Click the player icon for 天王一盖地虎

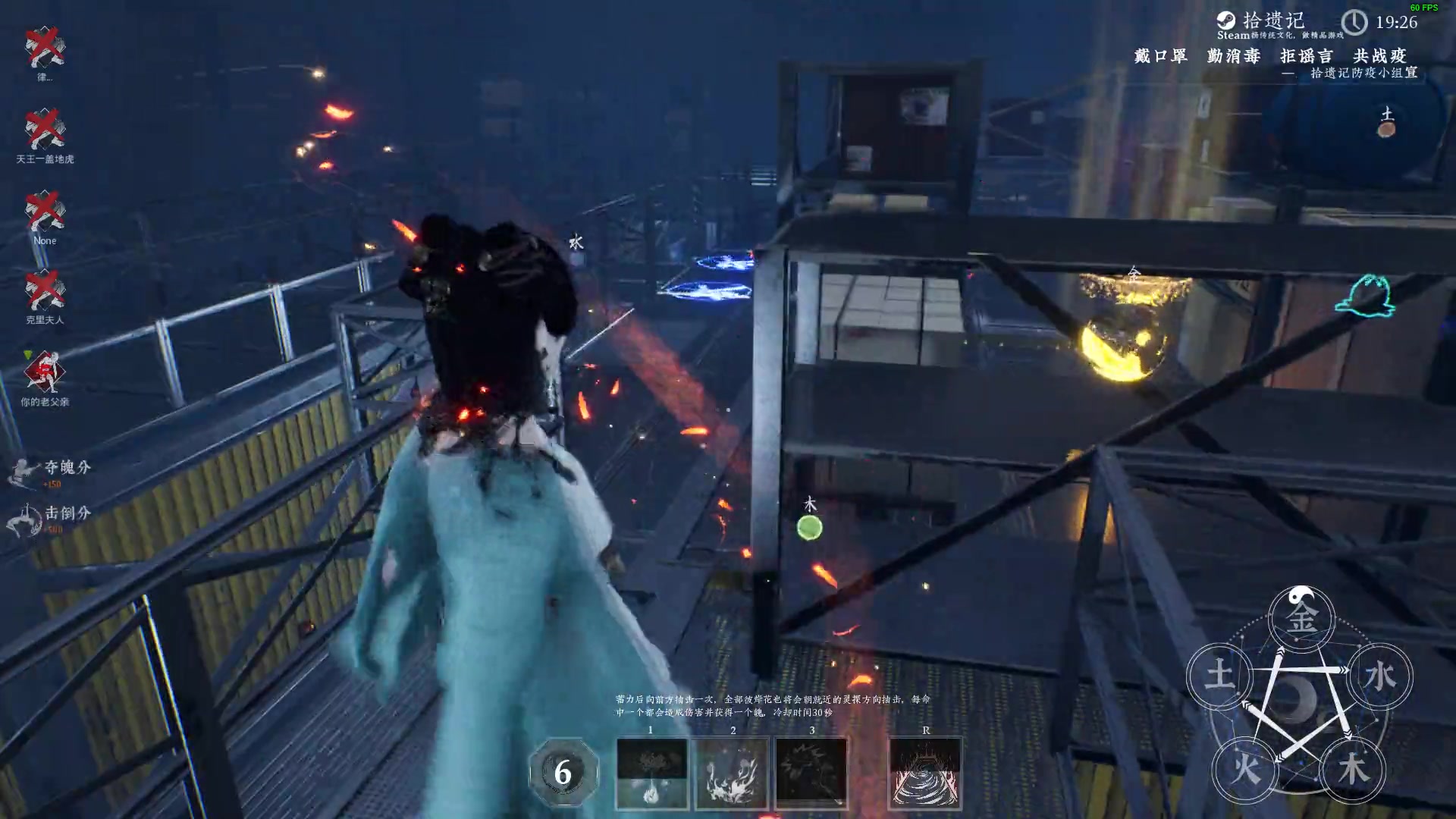(x=45, y=129)
